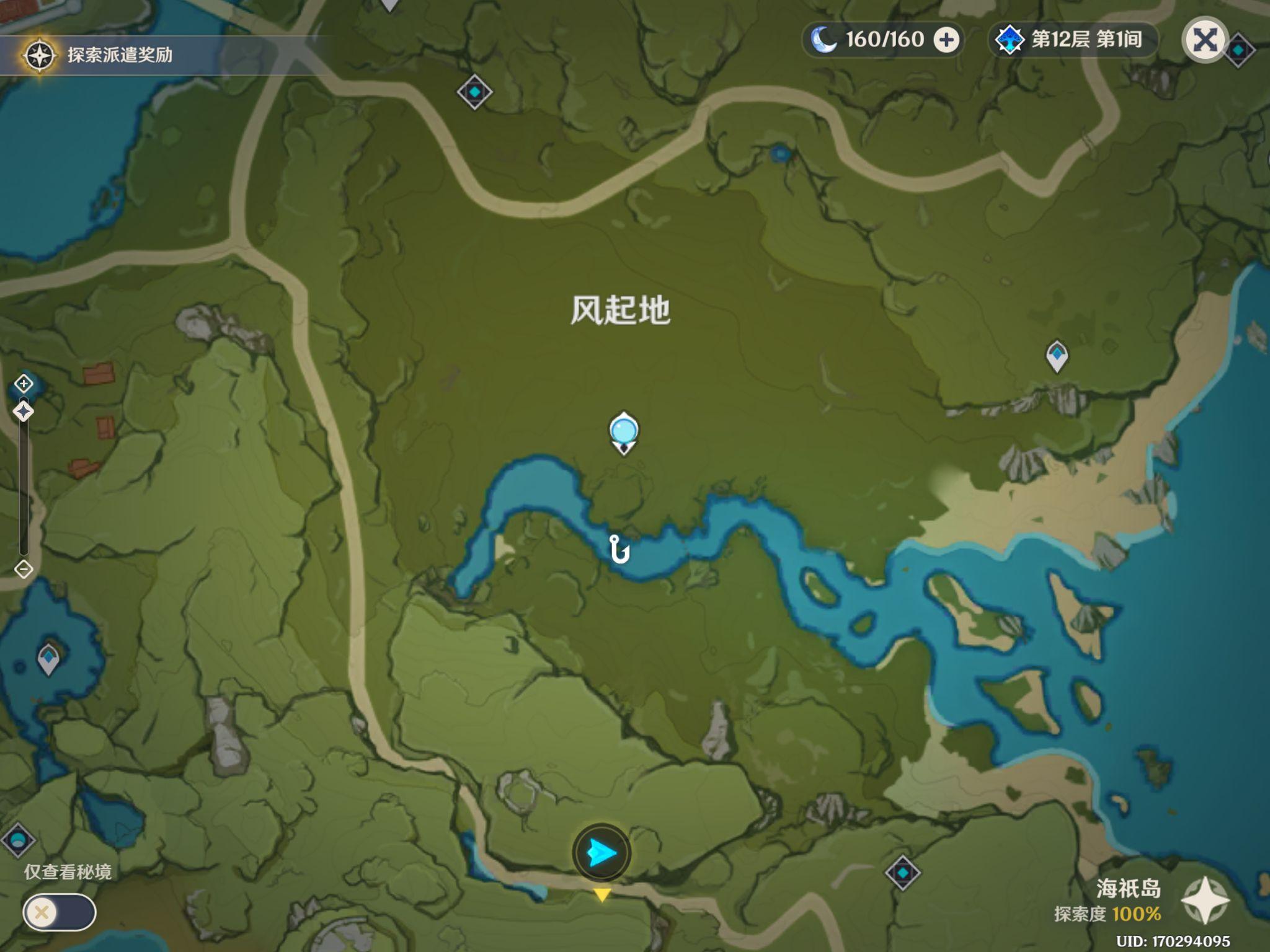Select the domain icon in the top center

coord(474,92)
